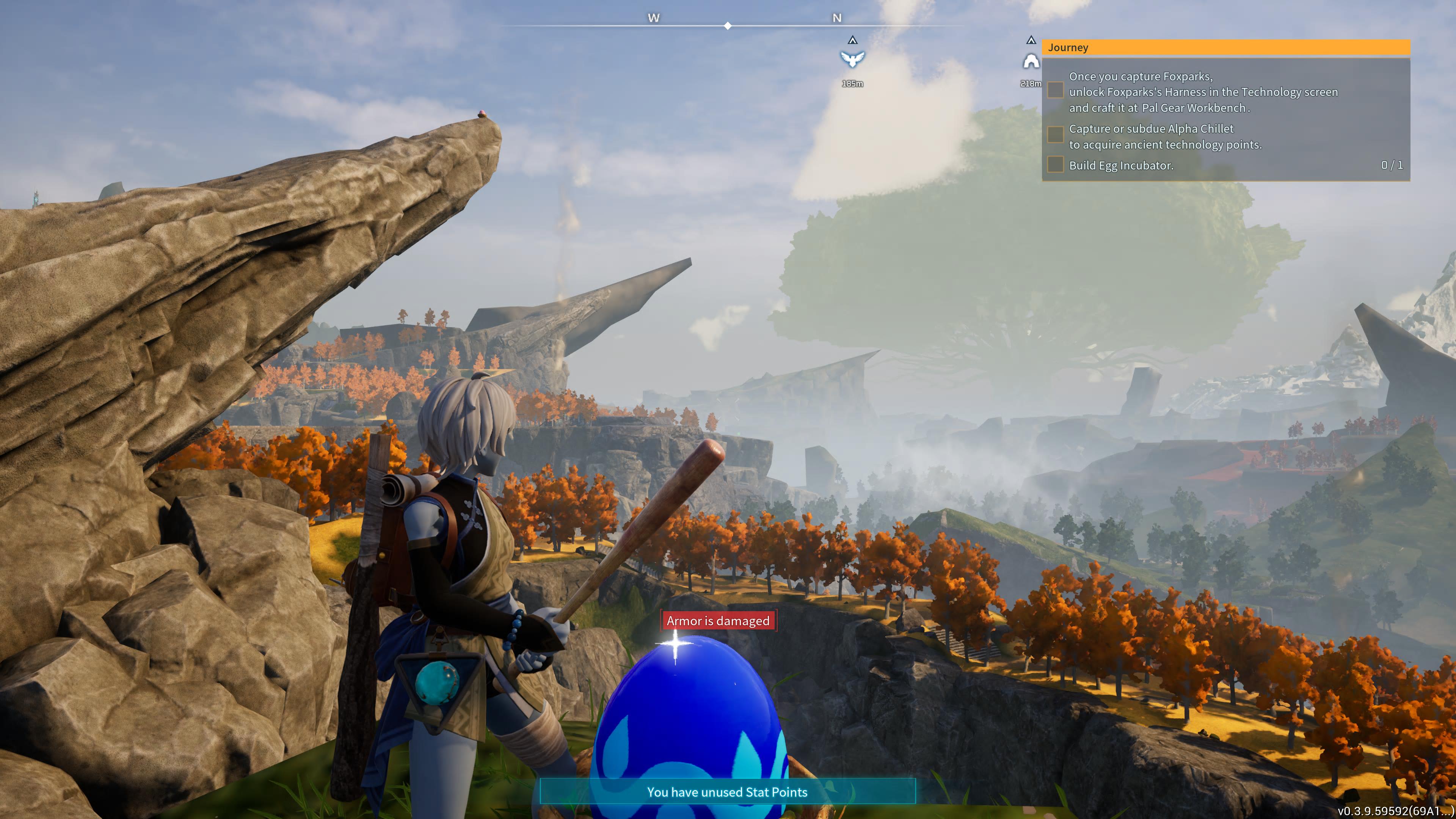Viewport: 1456px width, 819px height.
Task: Select the winged compass marker at 185m
Action: [x=852, y=59]
